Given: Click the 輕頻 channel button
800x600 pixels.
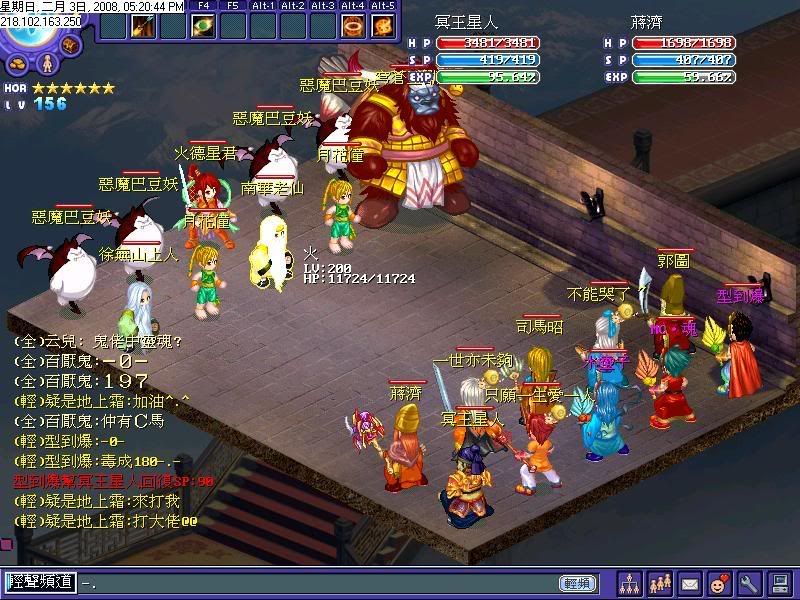Looking at the screenshot, I should [578, 582].
